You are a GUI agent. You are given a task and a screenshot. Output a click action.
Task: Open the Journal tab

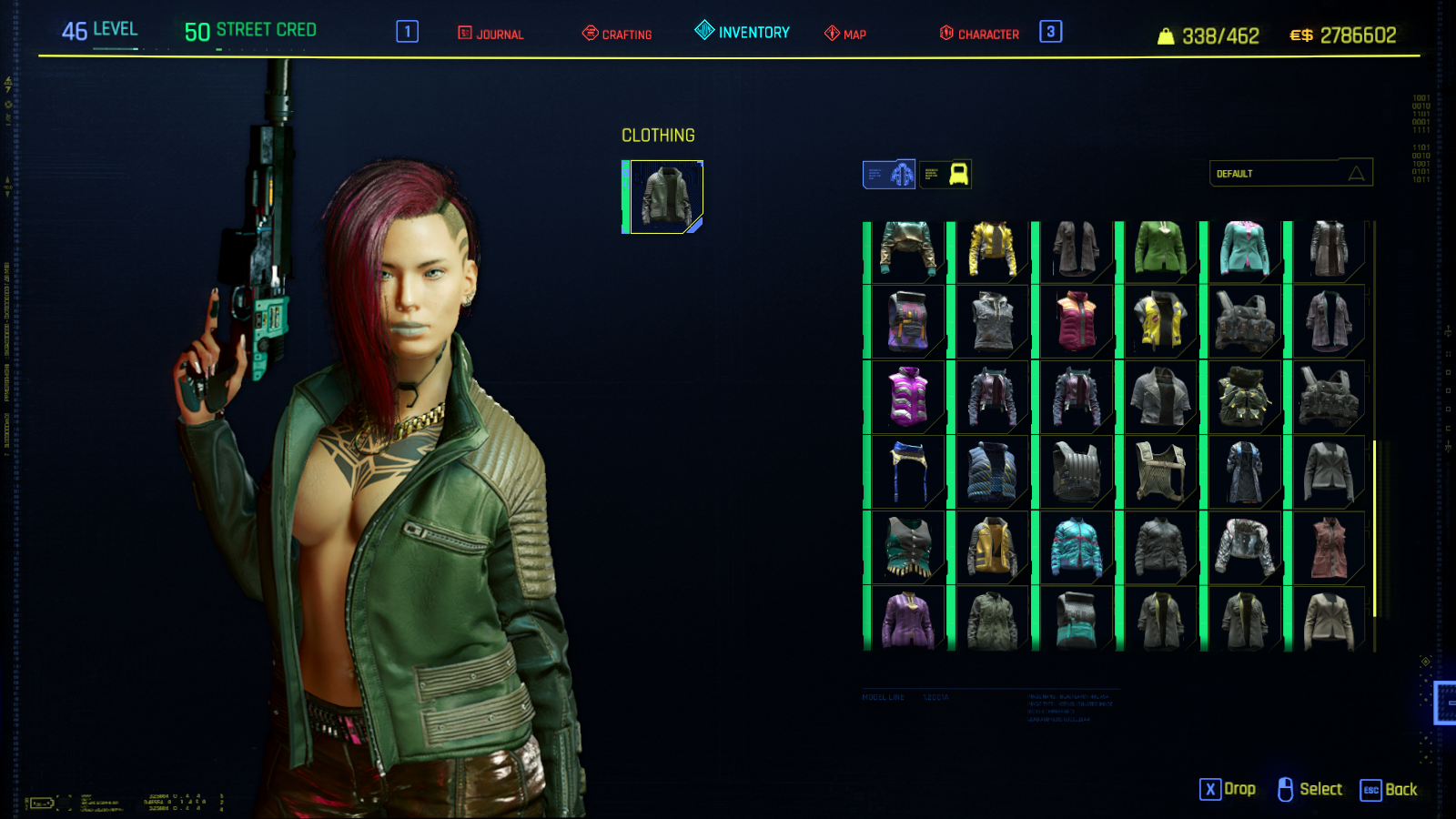click(491, 34)
